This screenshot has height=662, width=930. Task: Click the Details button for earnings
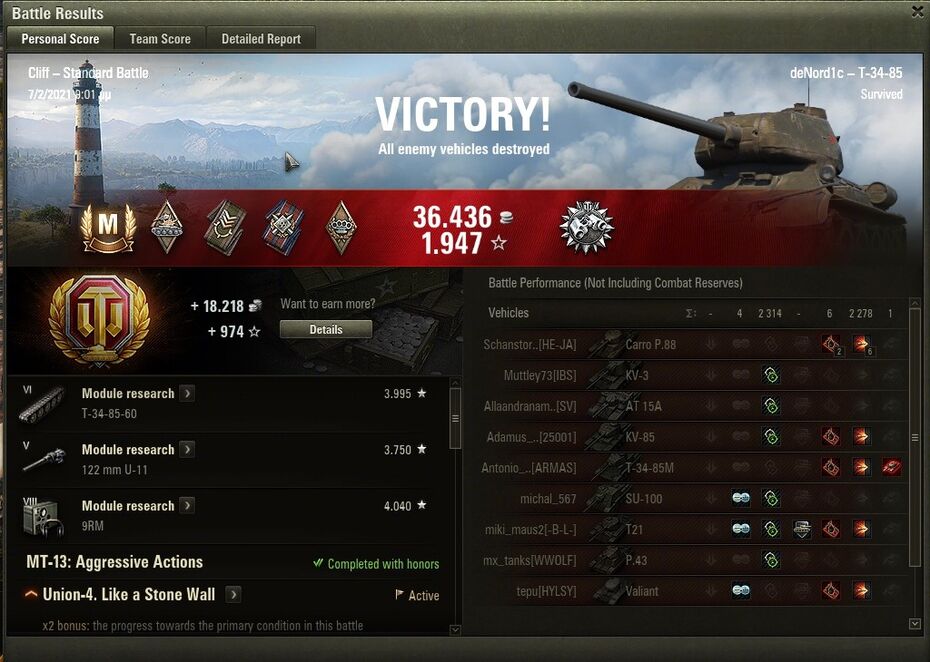325,329
